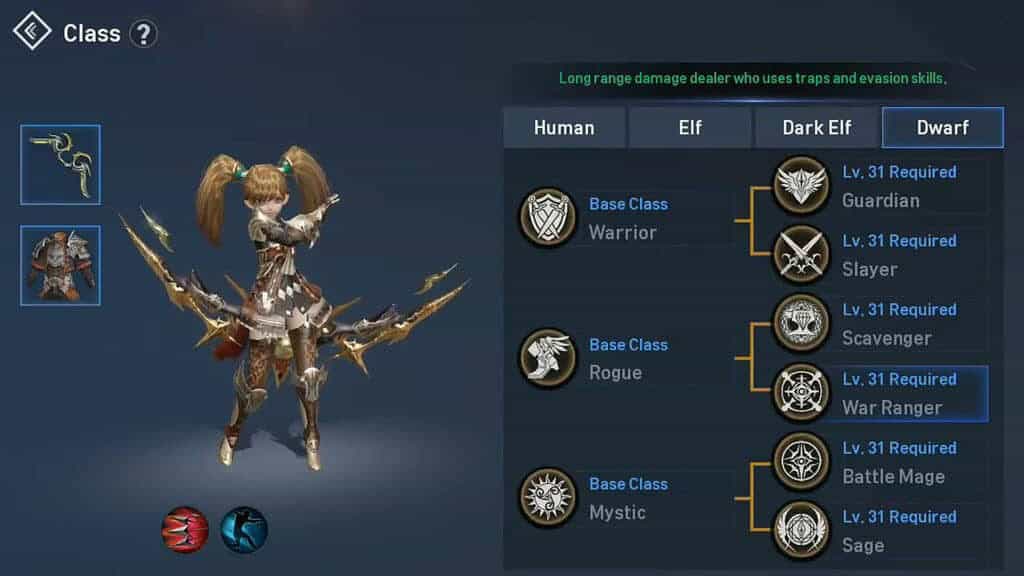
Task: Select the Scavenger class
Action: [802, 324]
